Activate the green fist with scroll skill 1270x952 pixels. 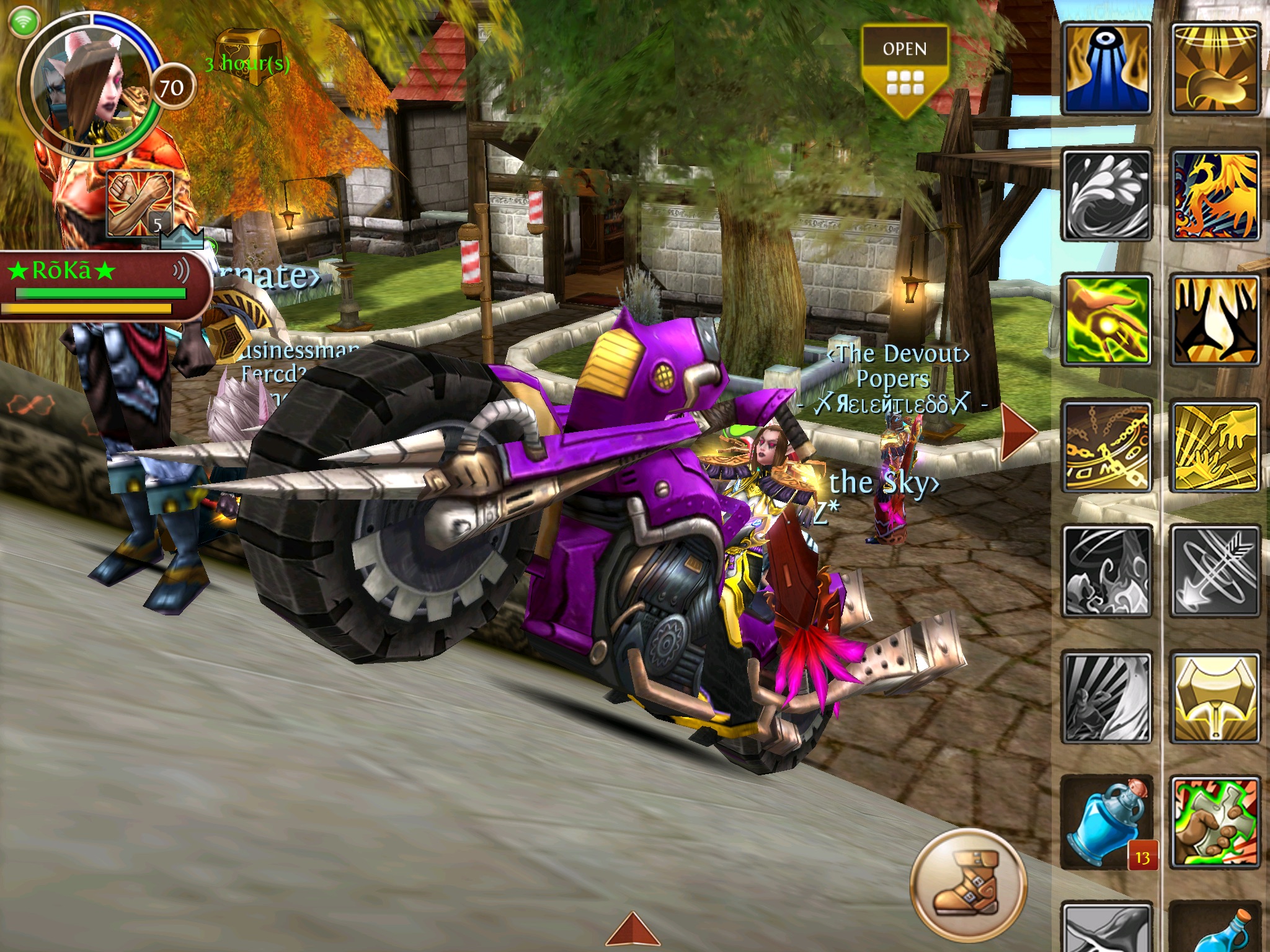1215,823
